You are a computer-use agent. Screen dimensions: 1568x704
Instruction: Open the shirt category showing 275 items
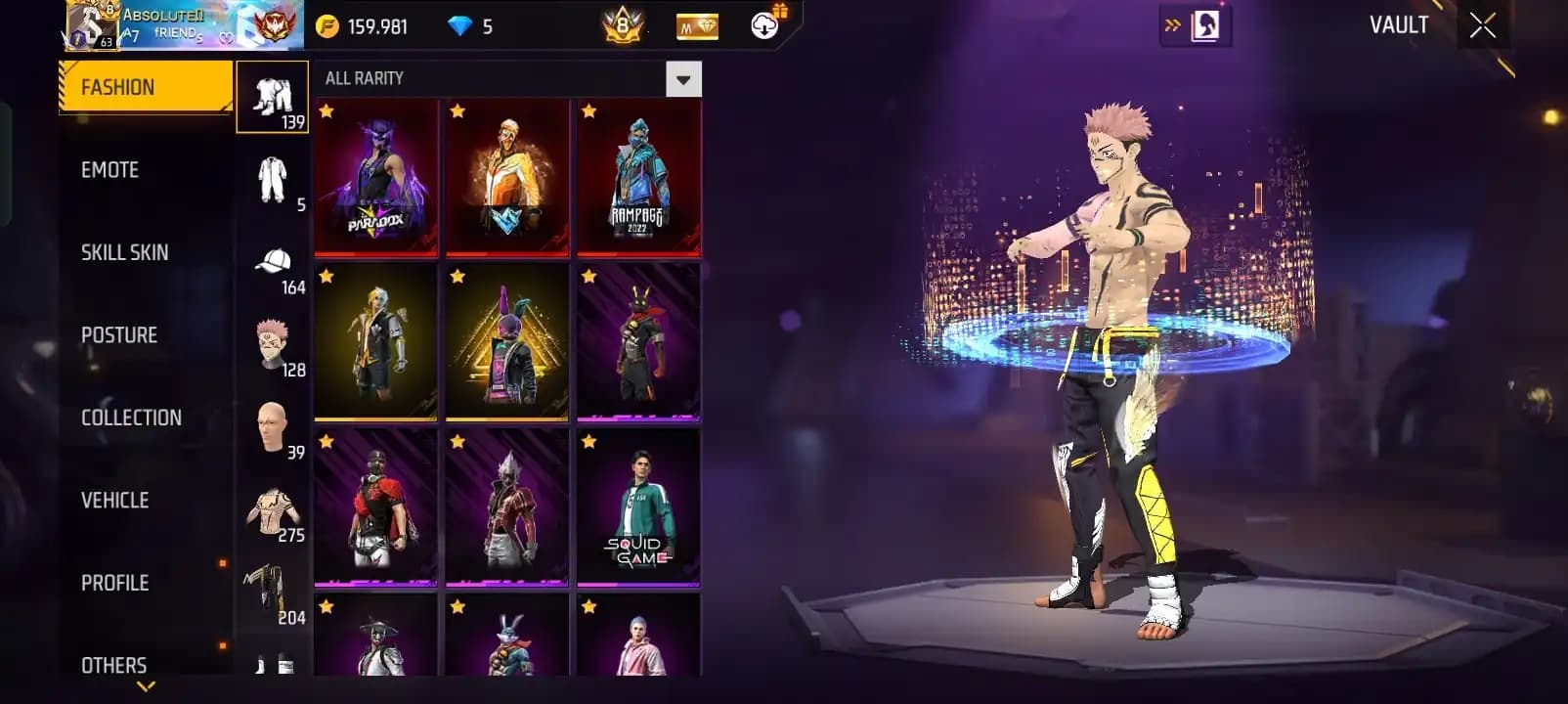point(273,508)
